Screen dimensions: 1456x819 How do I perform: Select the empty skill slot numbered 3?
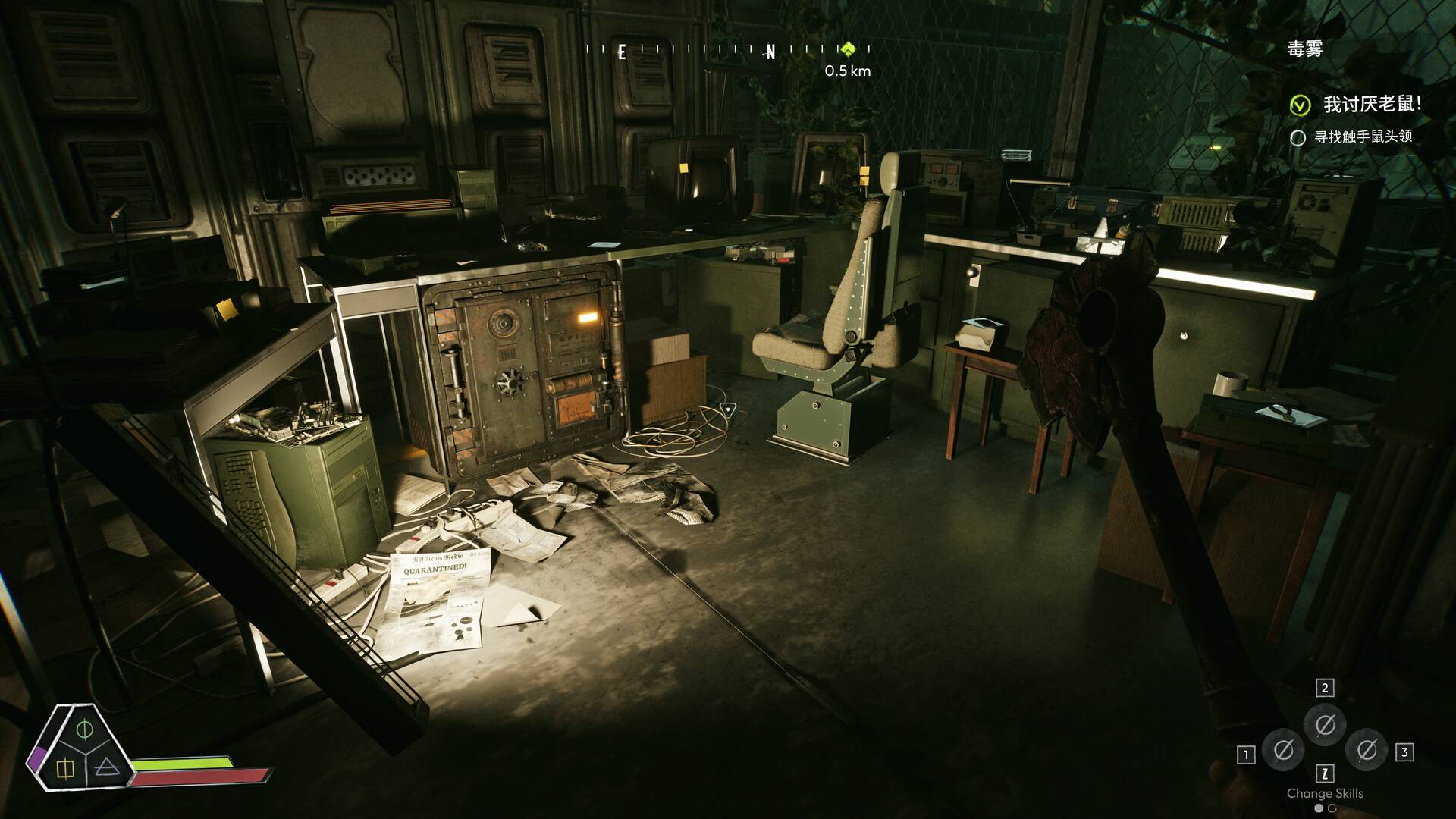[1367, 751]
